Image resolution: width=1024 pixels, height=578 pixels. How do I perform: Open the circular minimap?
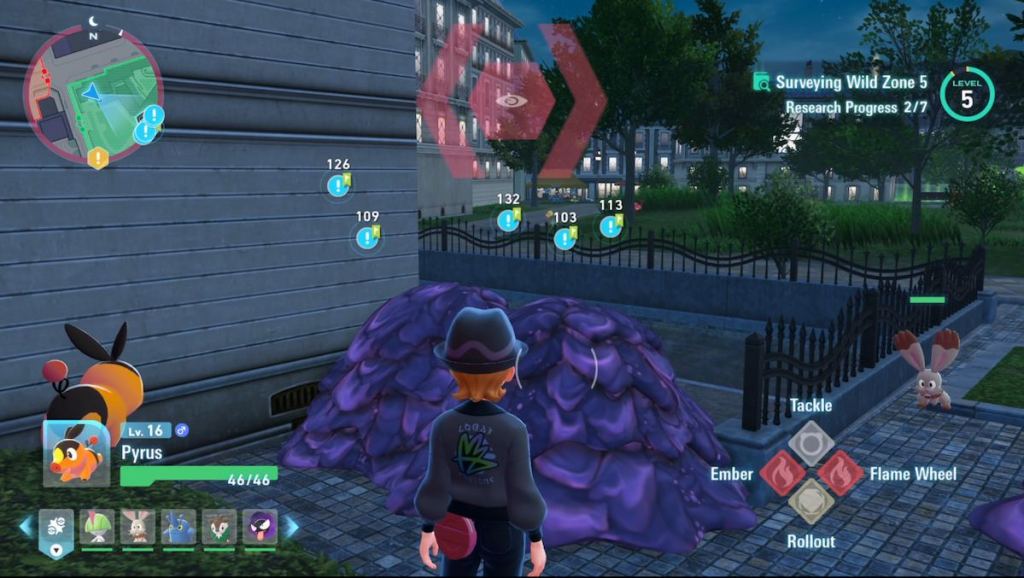pos(92,93)
